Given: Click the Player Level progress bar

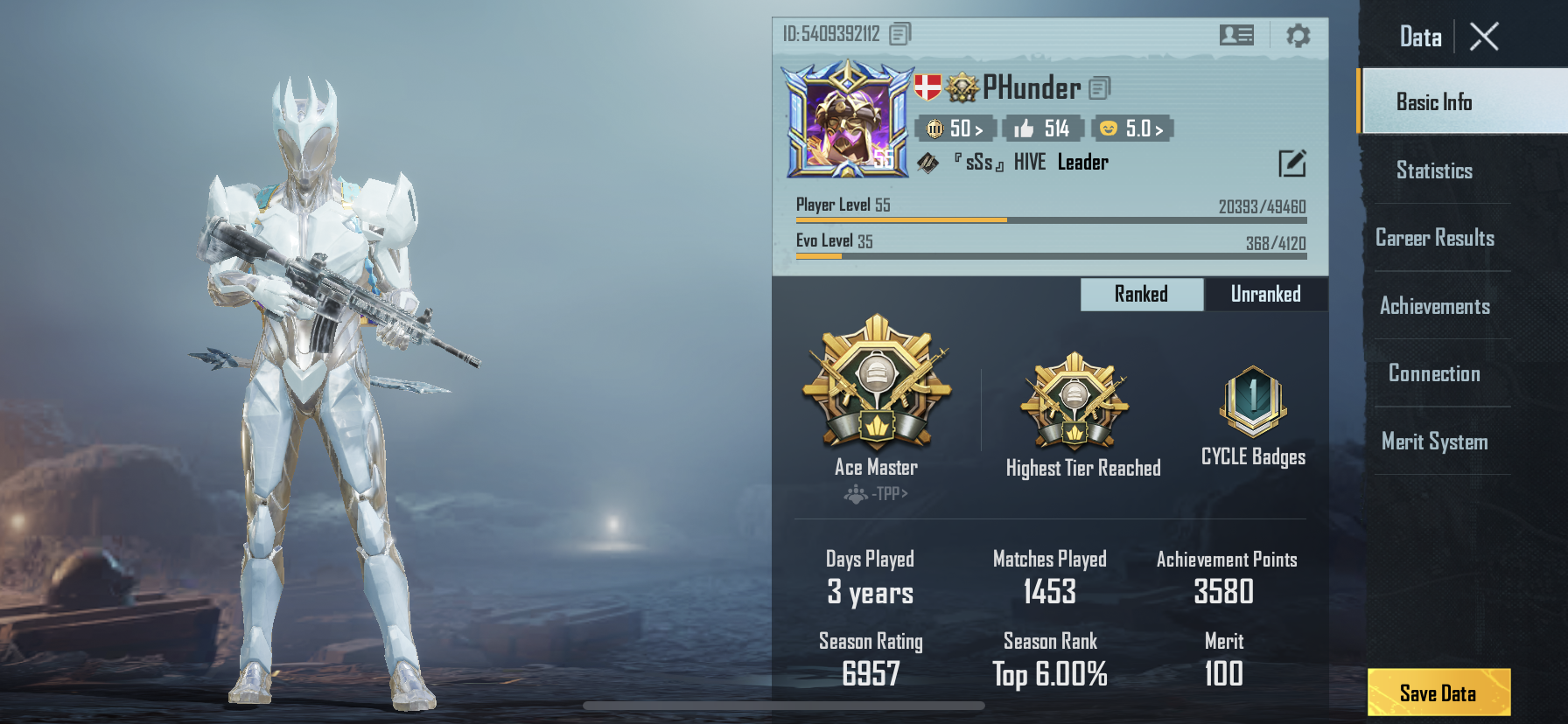Looking at the screenshot, I should 1050,219.
